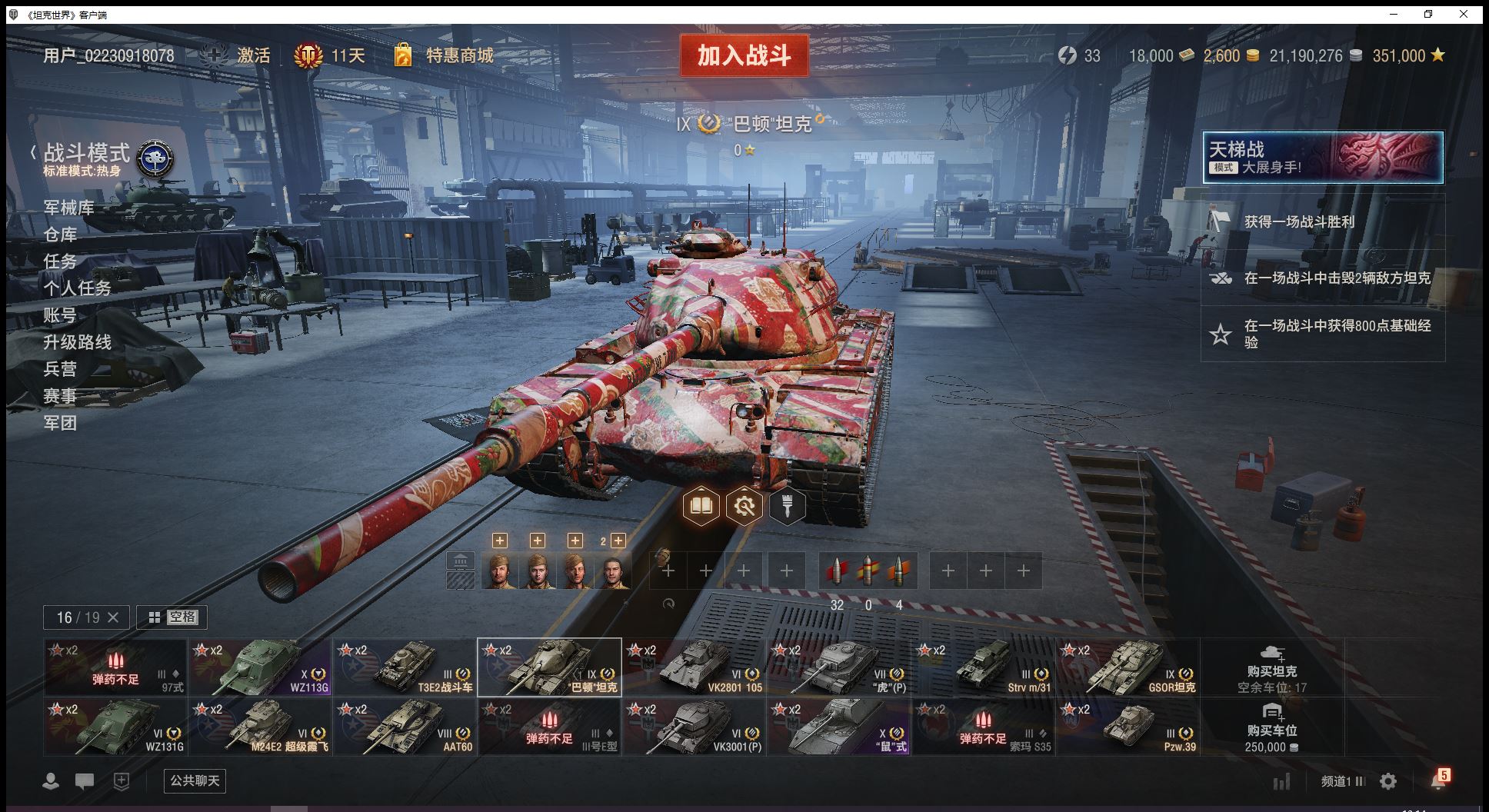The height and width of the screenshot is (812, 1489).
Task: Click the red 加入战斗 battle button
Action: tap(744, 55)
